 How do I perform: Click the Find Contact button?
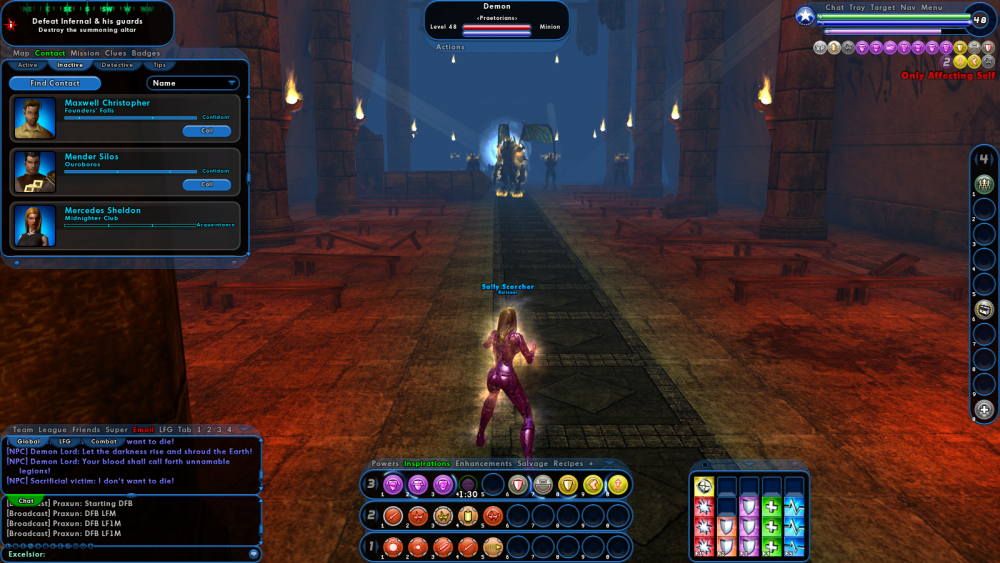55,84
